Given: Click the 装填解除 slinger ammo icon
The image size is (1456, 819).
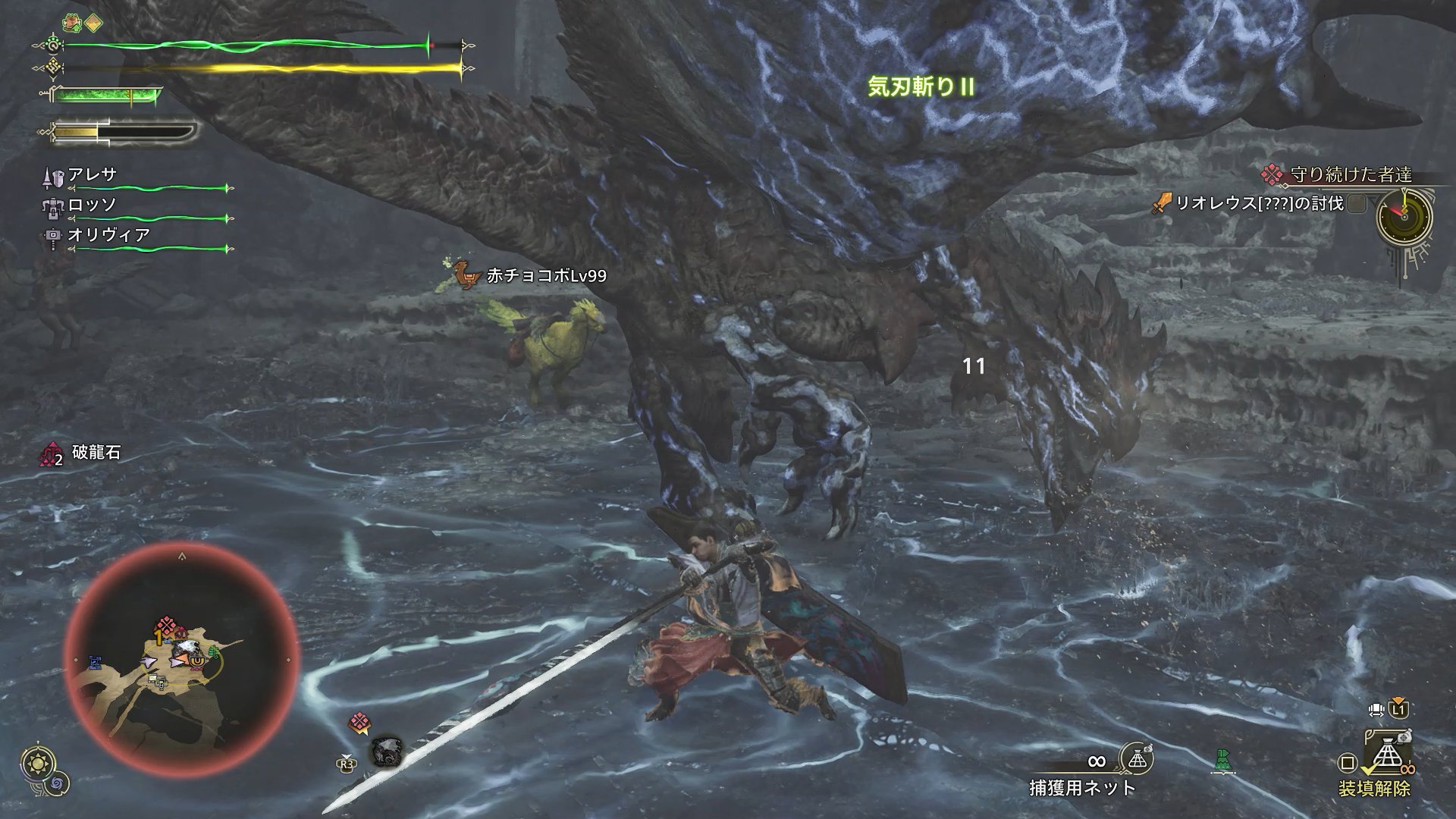Looking at the screenshot, I should 1387,761.
